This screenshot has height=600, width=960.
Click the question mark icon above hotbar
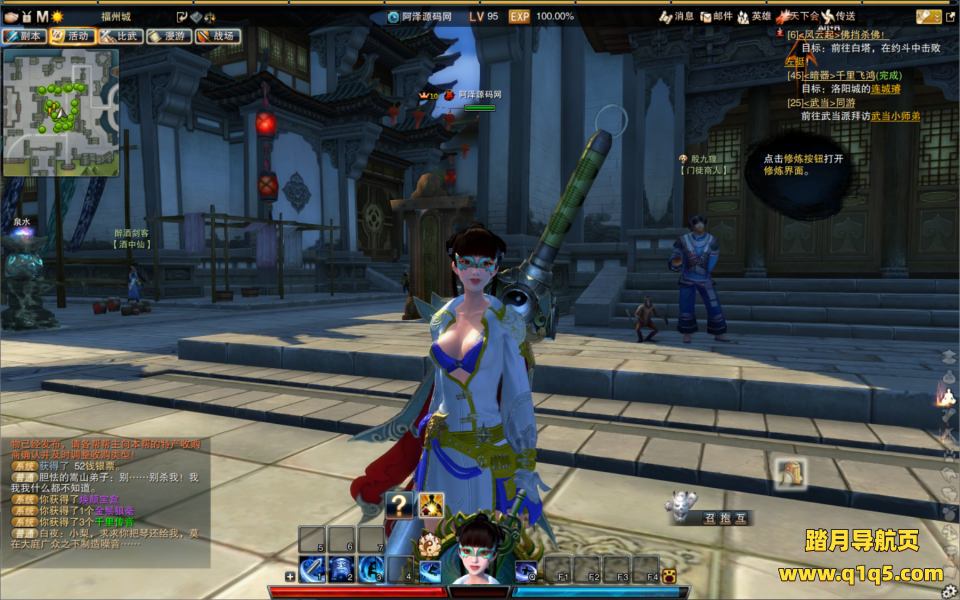pos(401,504)
